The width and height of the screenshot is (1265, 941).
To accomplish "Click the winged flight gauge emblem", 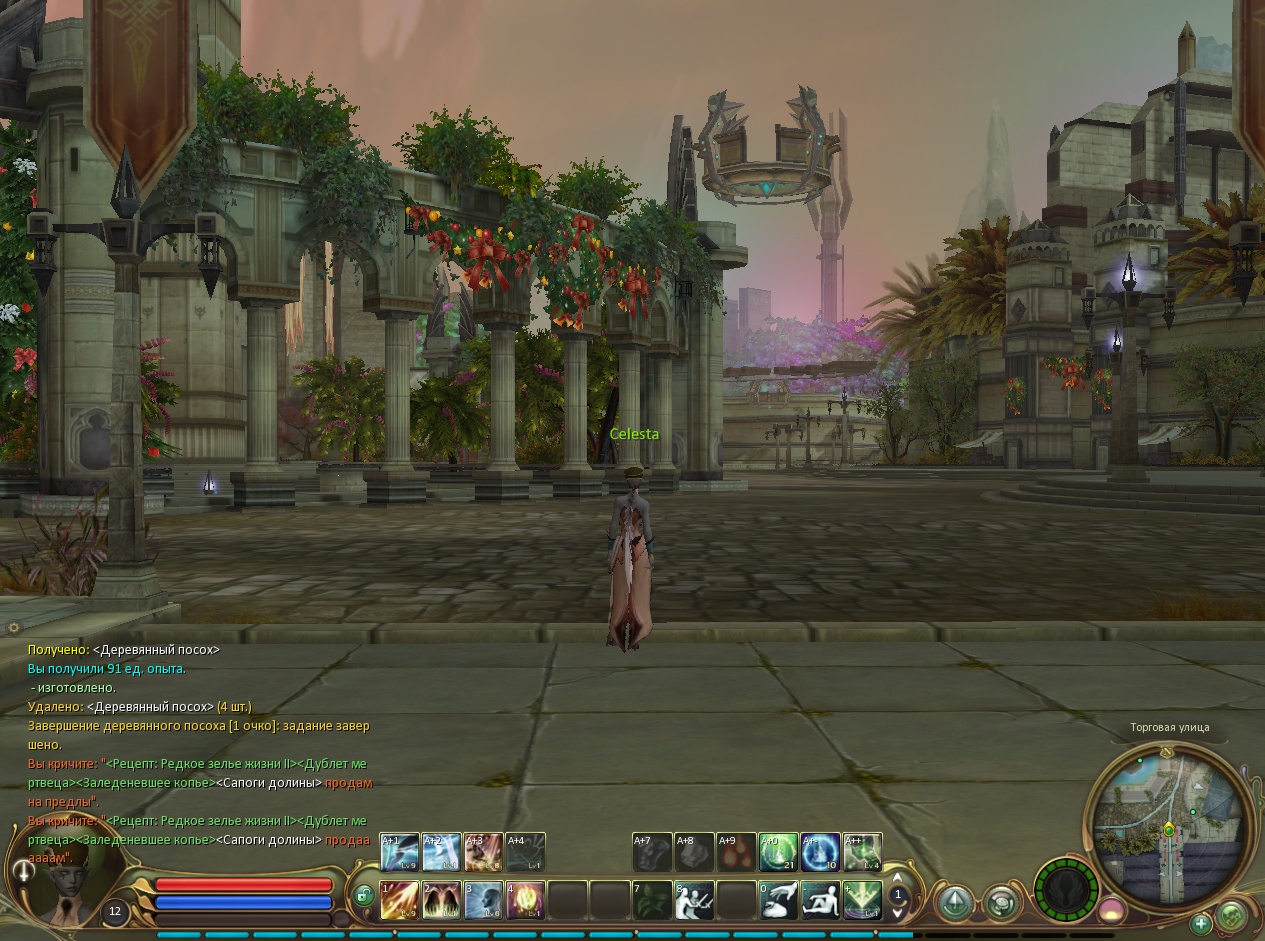I will coord(1066,890).
